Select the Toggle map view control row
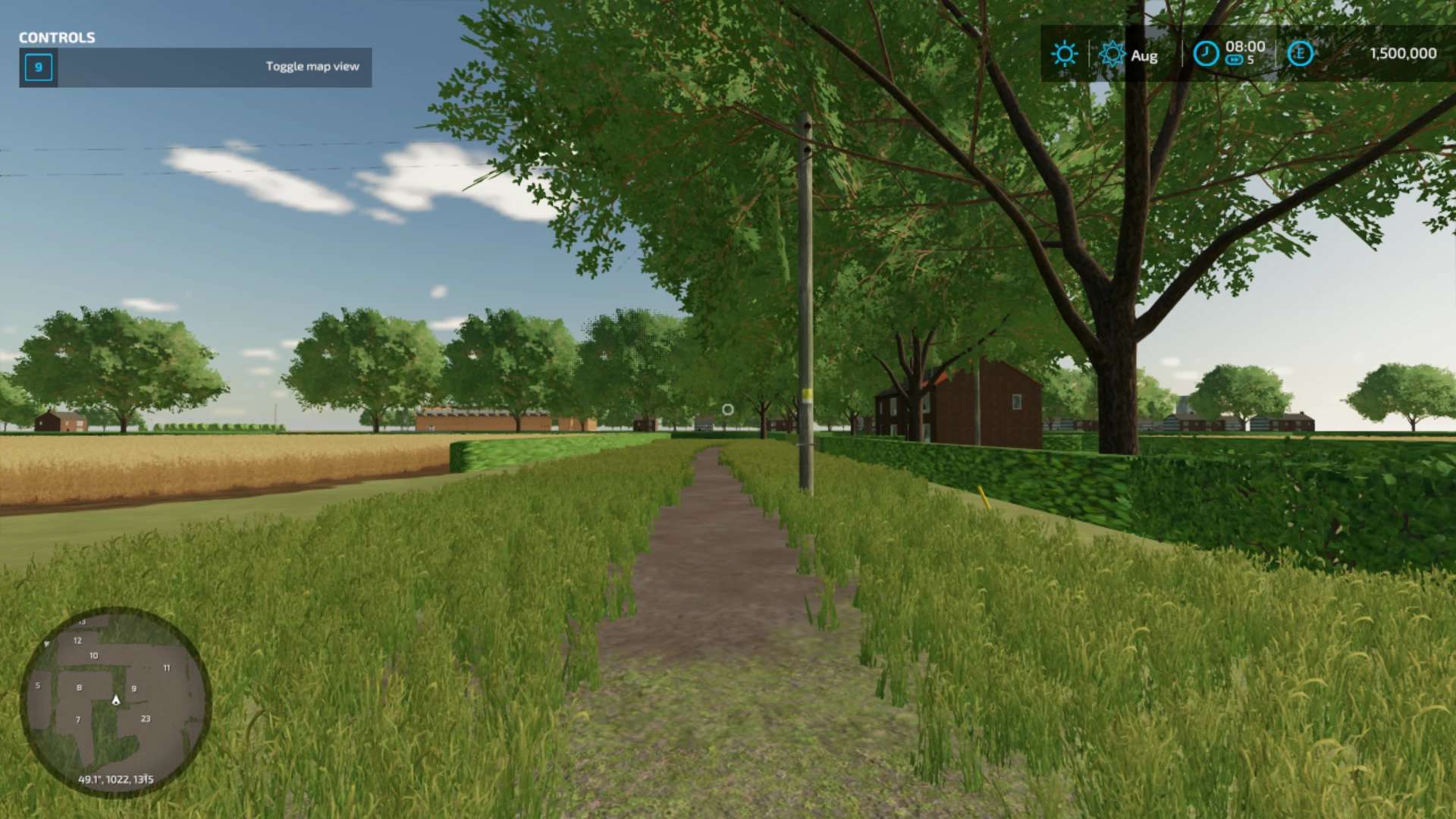Screen dimensions: 1456x819 point(196,67)
